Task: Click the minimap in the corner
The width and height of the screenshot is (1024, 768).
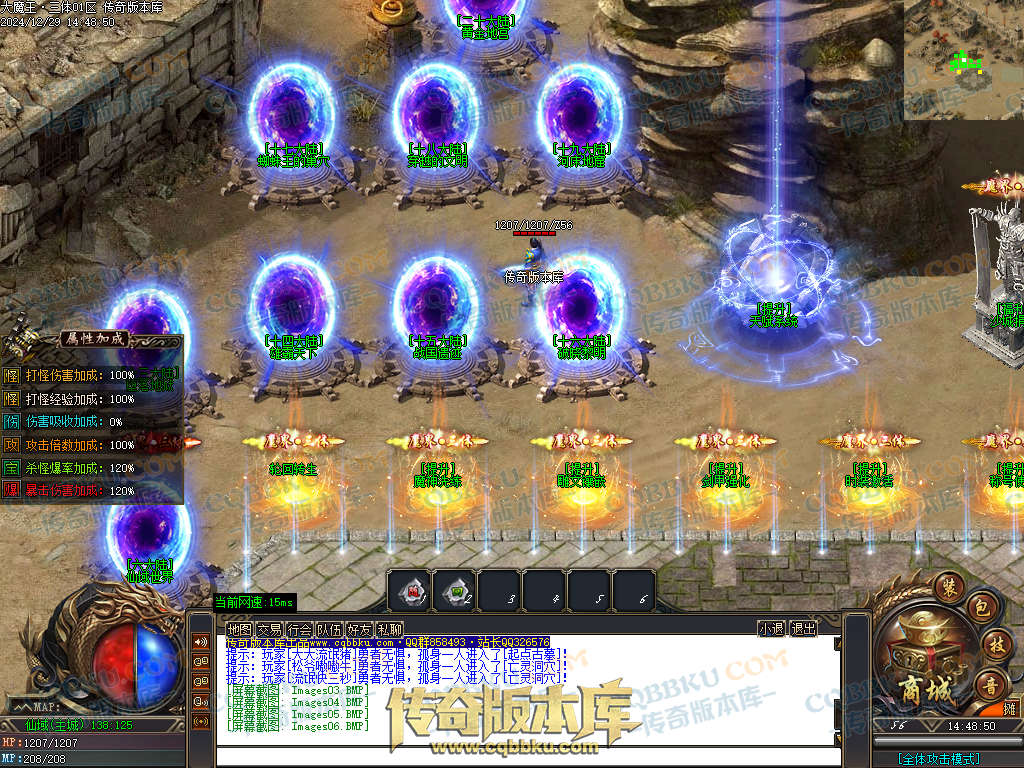Action: click(x=964, y=60)
